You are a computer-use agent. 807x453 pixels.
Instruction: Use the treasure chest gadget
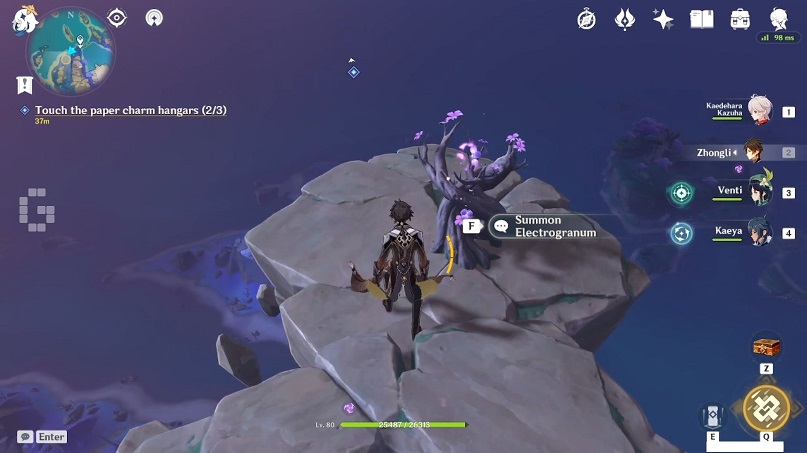click(x=766, y=346)
